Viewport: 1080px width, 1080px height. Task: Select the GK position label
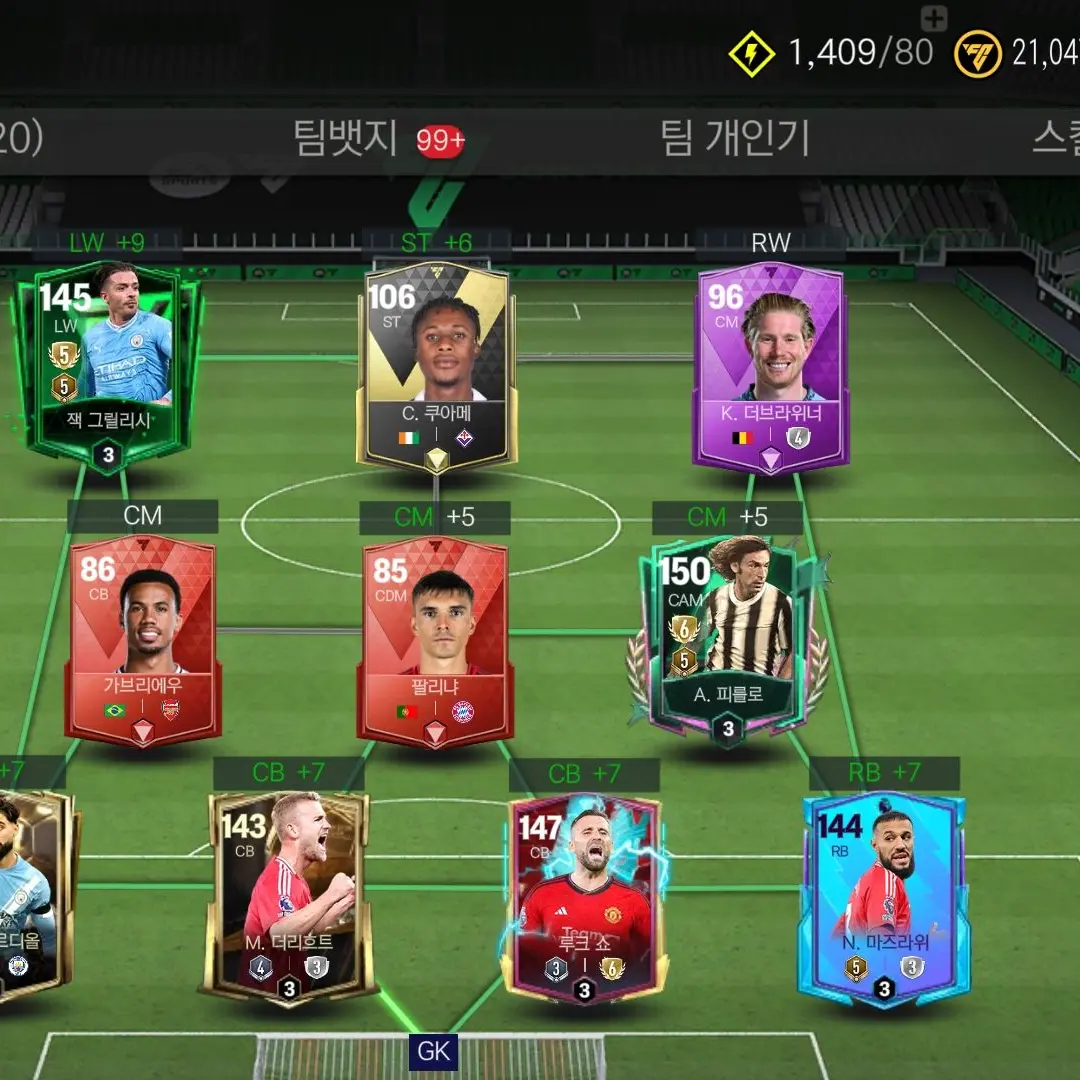434,1051
